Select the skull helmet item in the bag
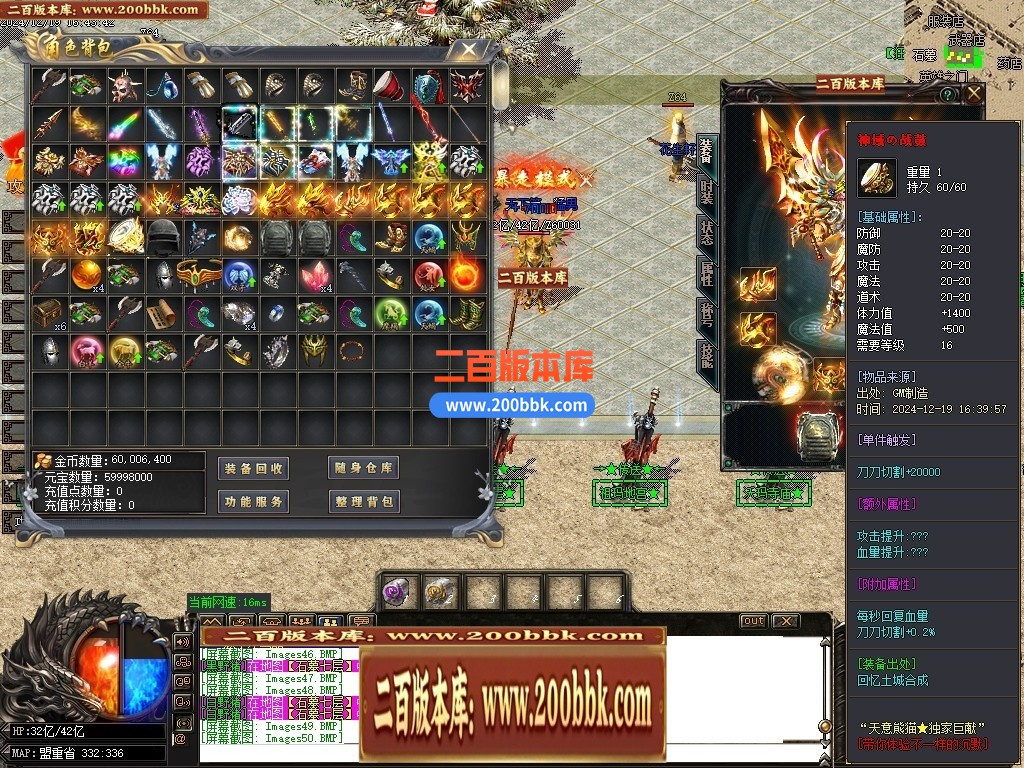The height and width of the screenshot is (768, 1024). click(124, 86)
